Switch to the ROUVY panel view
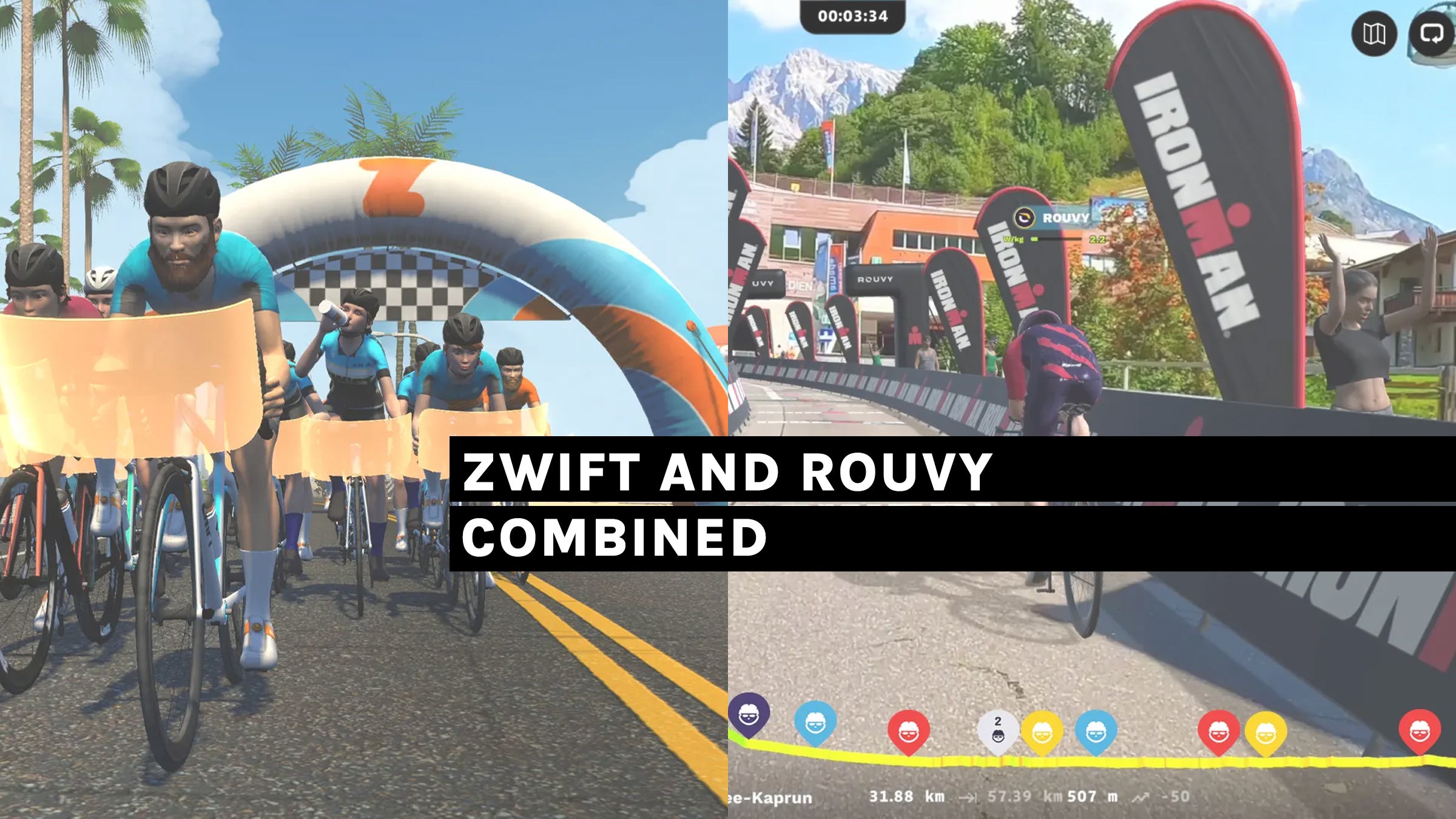 1092,409
